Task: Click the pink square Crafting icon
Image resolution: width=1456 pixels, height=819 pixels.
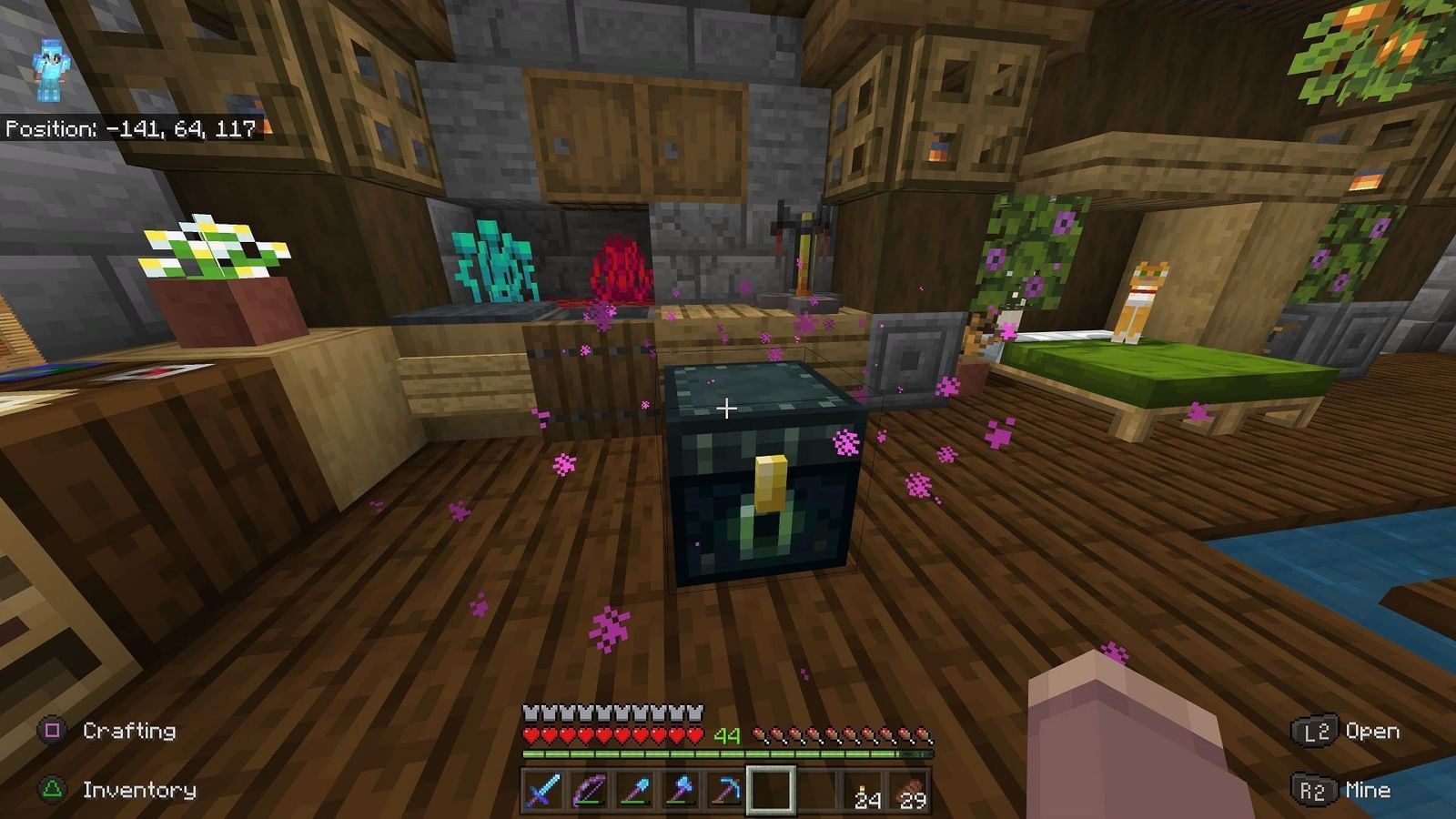Action: [52, 729]
